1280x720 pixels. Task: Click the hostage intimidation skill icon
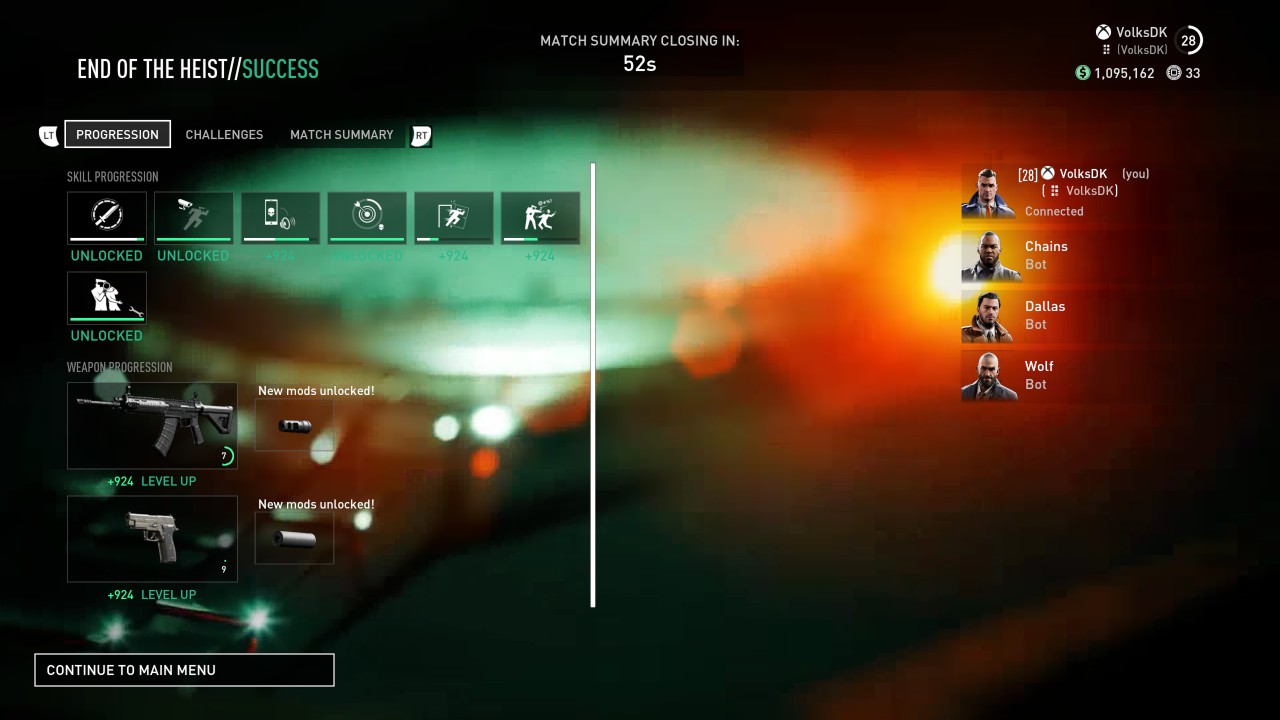(540, 217)
